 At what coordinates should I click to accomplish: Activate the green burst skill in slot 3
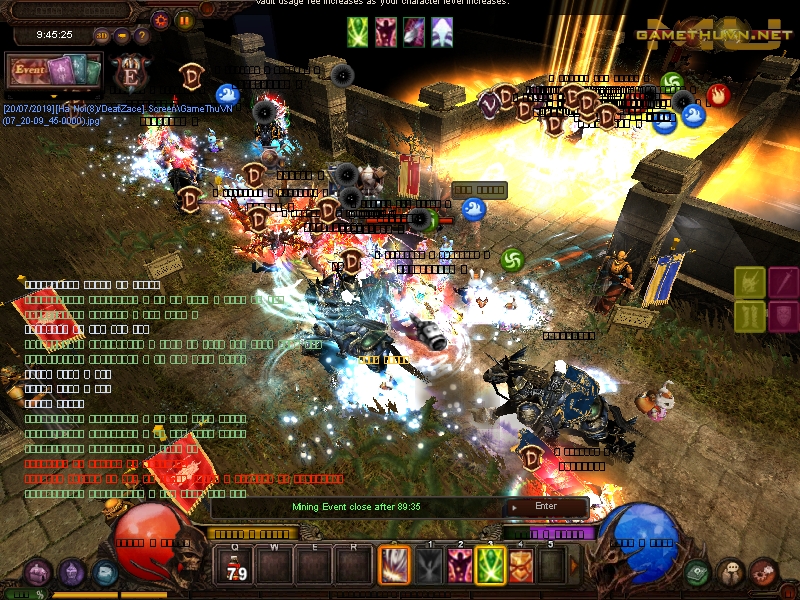click(490, 567)
